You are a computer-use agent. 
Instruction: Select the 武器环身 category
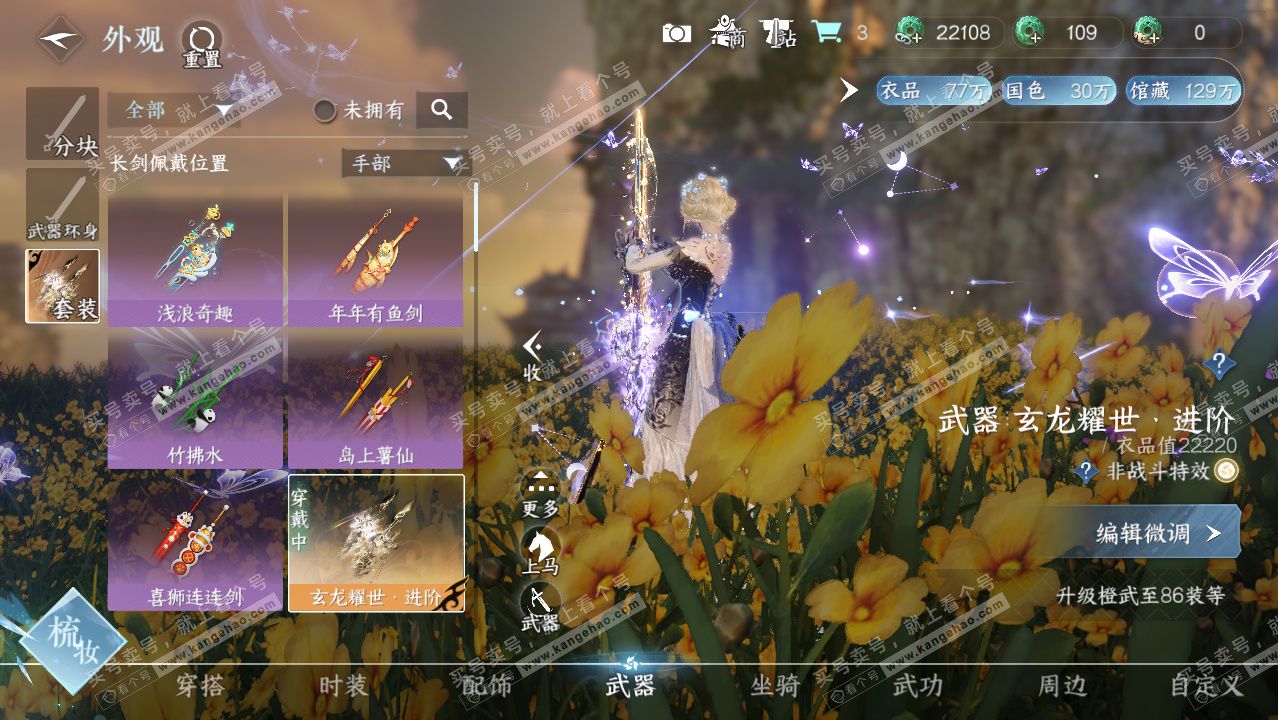62,205
